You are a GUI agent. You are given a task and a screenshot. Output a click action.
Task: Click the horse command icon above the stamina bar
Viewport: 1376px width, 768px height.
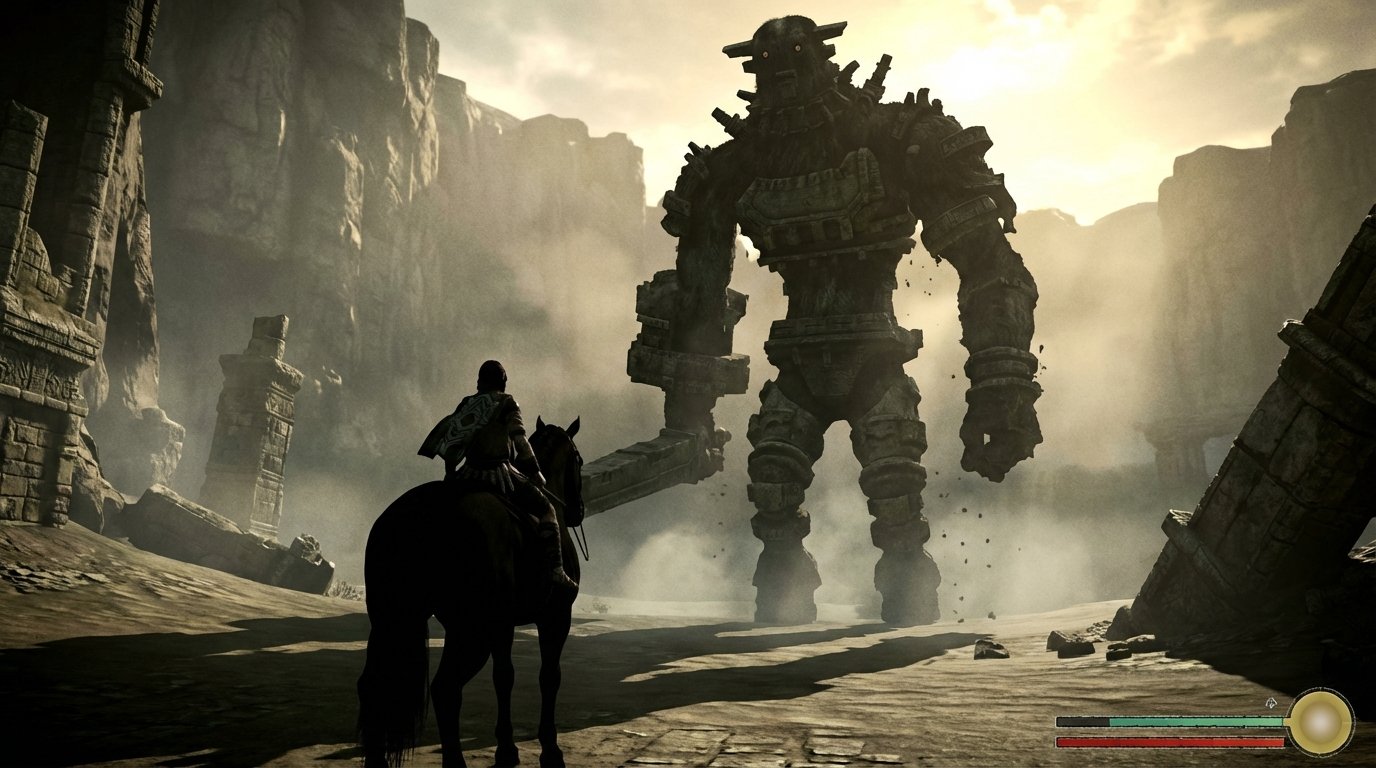[1271, 703]
